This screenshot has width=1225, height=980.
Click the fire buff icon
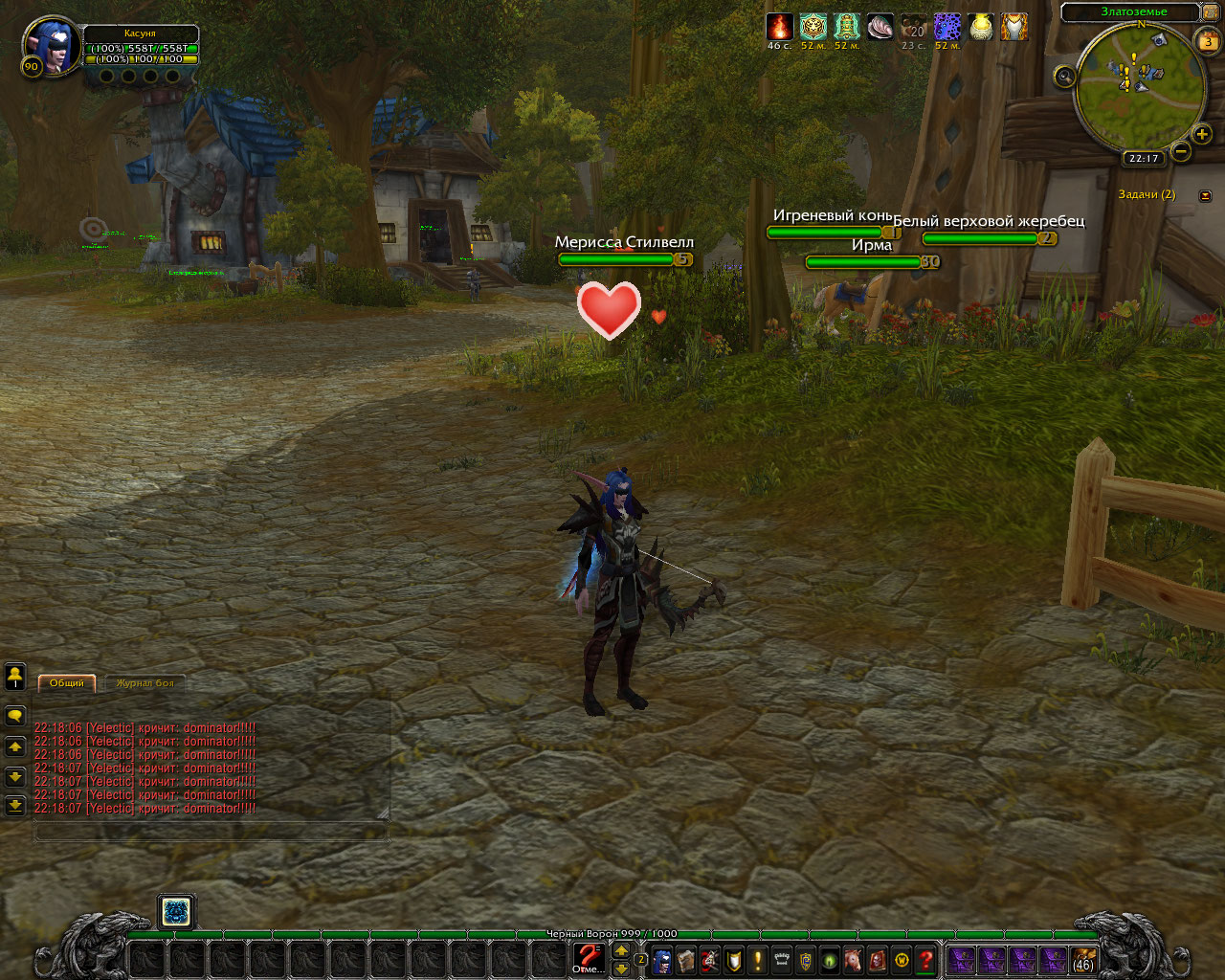point(779,27)
